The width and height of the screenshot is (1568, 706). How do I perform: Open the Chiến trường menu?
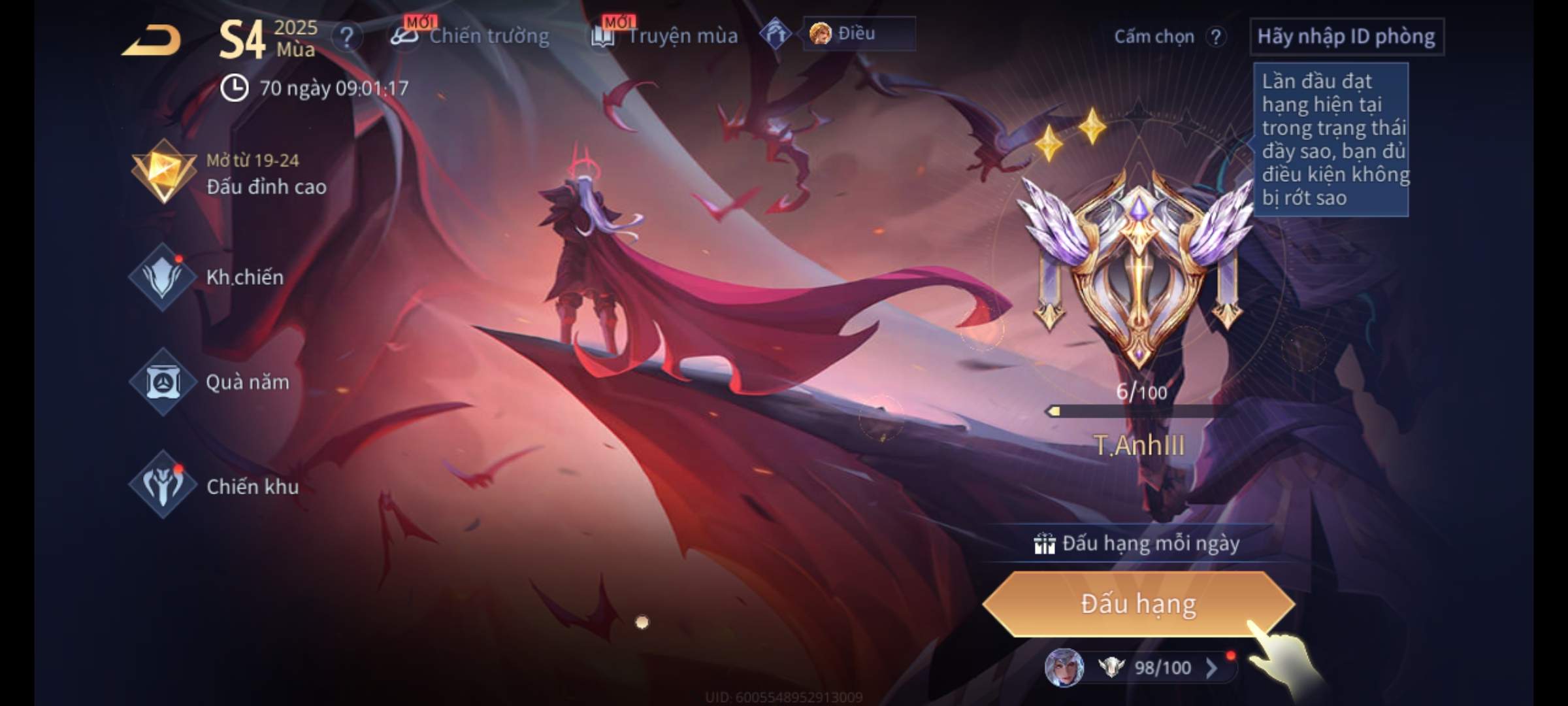click(x=470, y=36)
